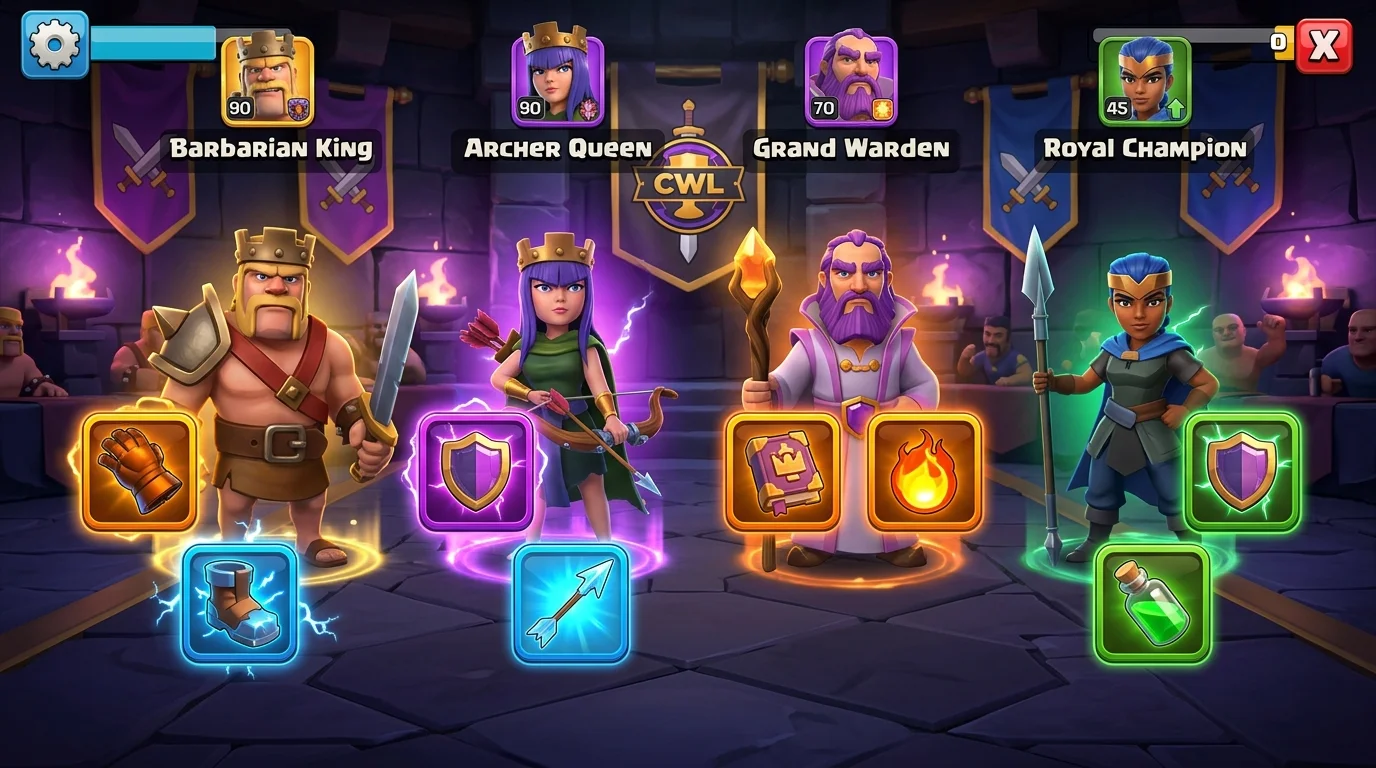
Task: Open the Archer Queen's shield equipment
Action: tap(479, 470)
